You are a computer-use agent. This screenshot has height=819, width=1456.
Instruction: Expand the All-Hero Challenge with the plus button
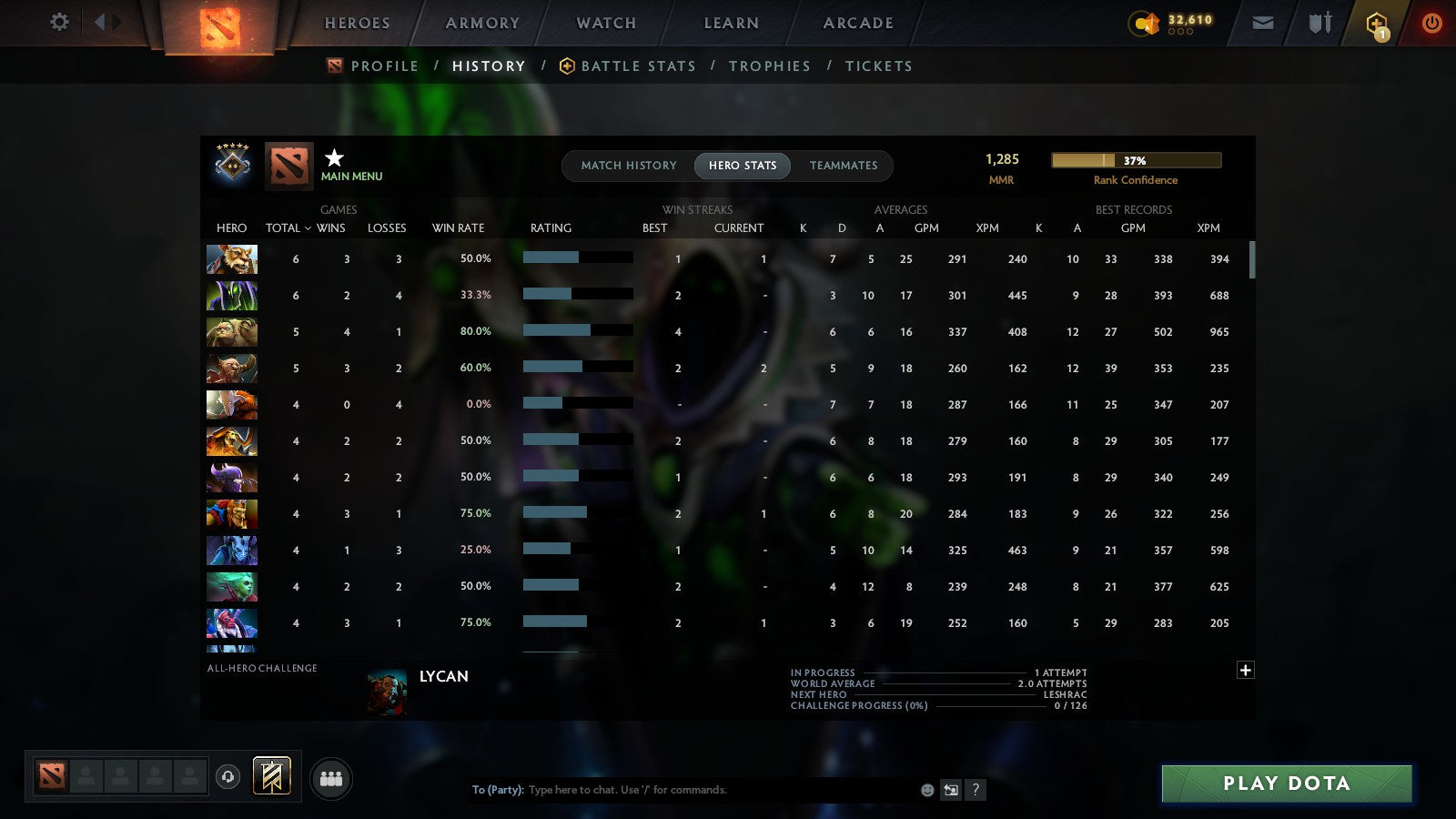(x=1246, y=670)
